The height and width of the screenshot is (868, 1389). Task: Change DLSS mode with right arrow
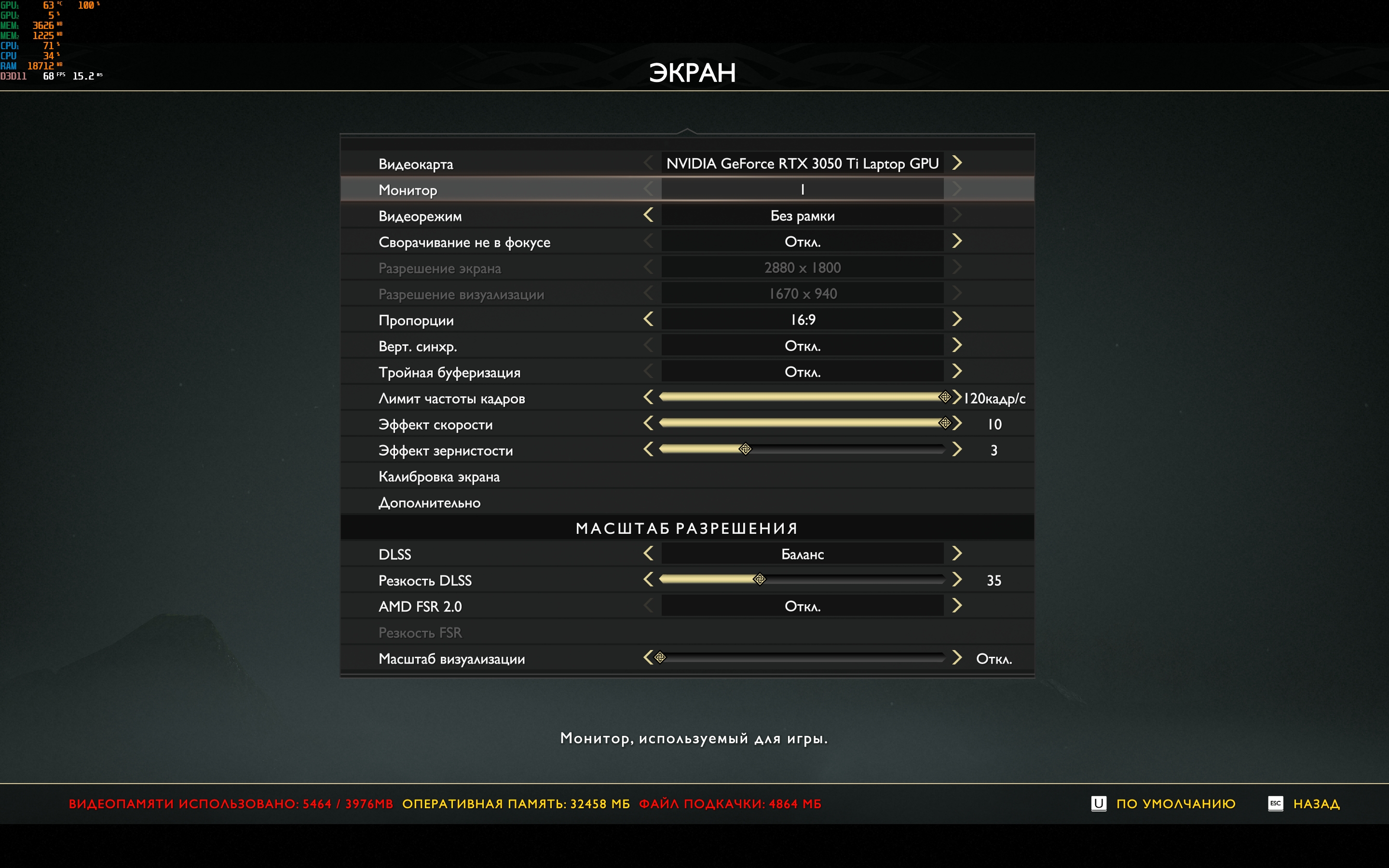coord(956,554)
